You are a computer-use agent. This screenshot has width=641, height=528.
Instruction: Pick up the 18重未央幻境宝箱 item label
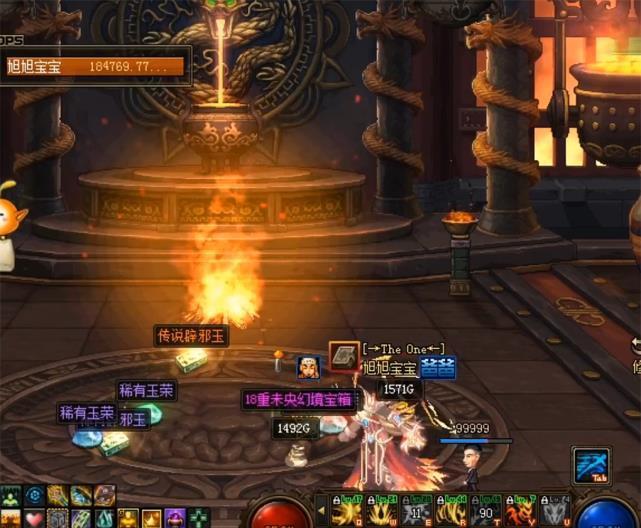299,400
